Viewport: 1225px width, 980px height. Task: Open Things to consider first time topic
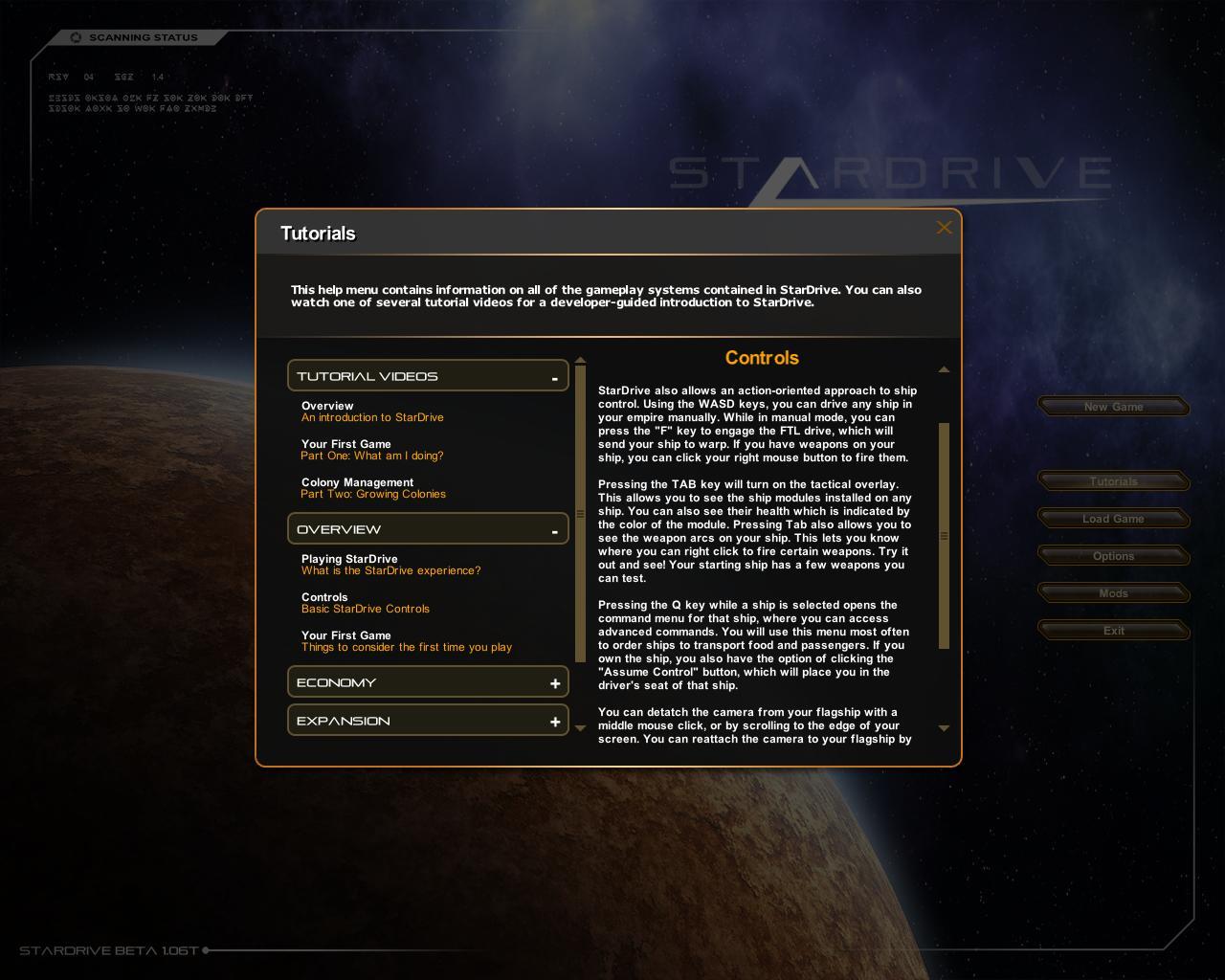click(406, 641)
